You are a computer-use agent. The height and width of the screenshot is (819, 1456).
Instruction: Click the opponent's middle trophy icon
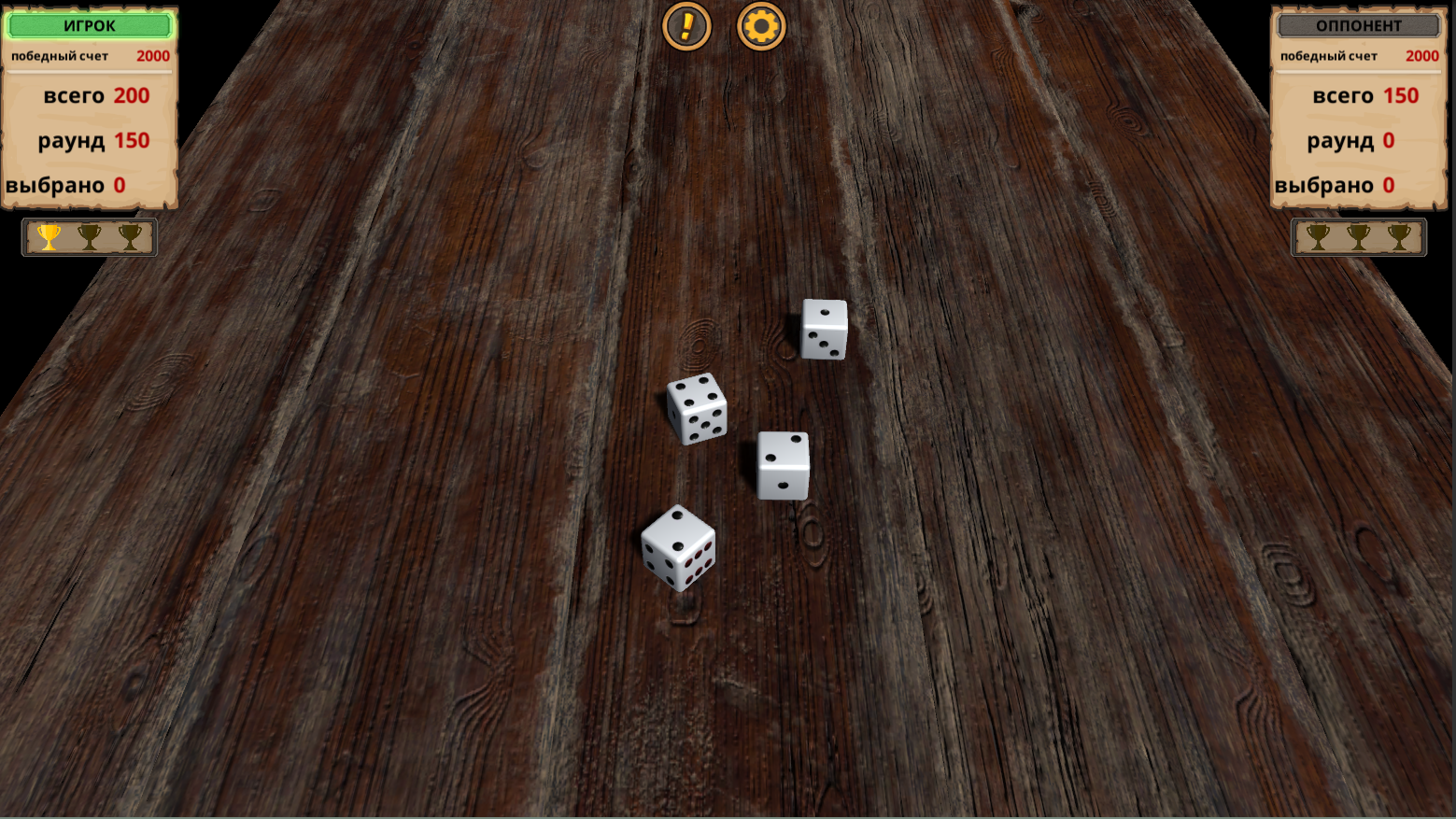point(1359,236)
